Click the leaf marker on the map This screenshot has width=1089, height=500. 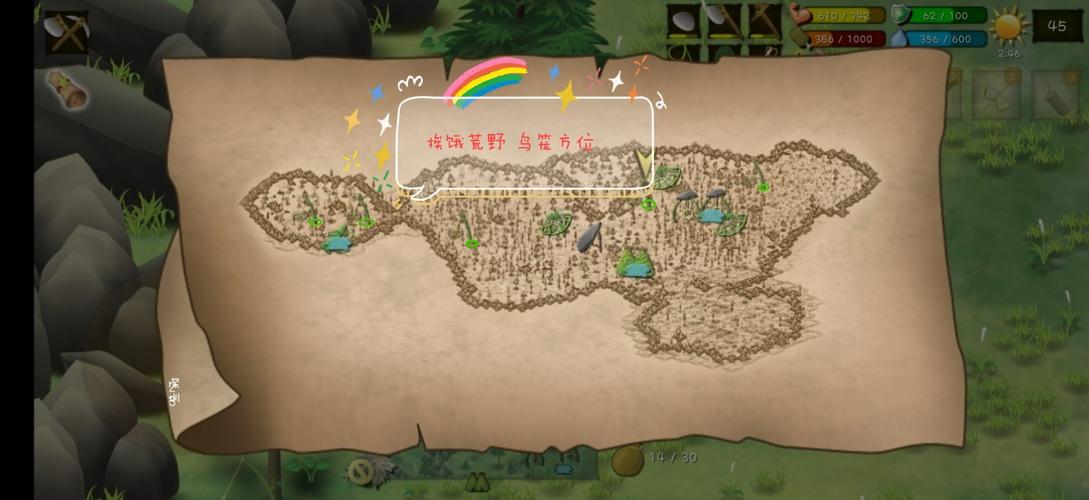(x=556, y=223)
